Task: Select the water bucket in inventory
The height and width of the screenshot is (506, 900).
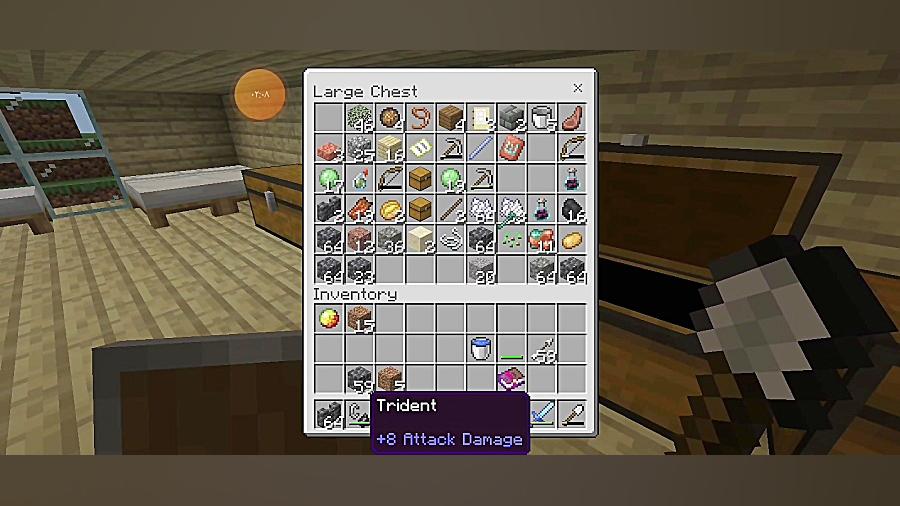Action: 481,349
